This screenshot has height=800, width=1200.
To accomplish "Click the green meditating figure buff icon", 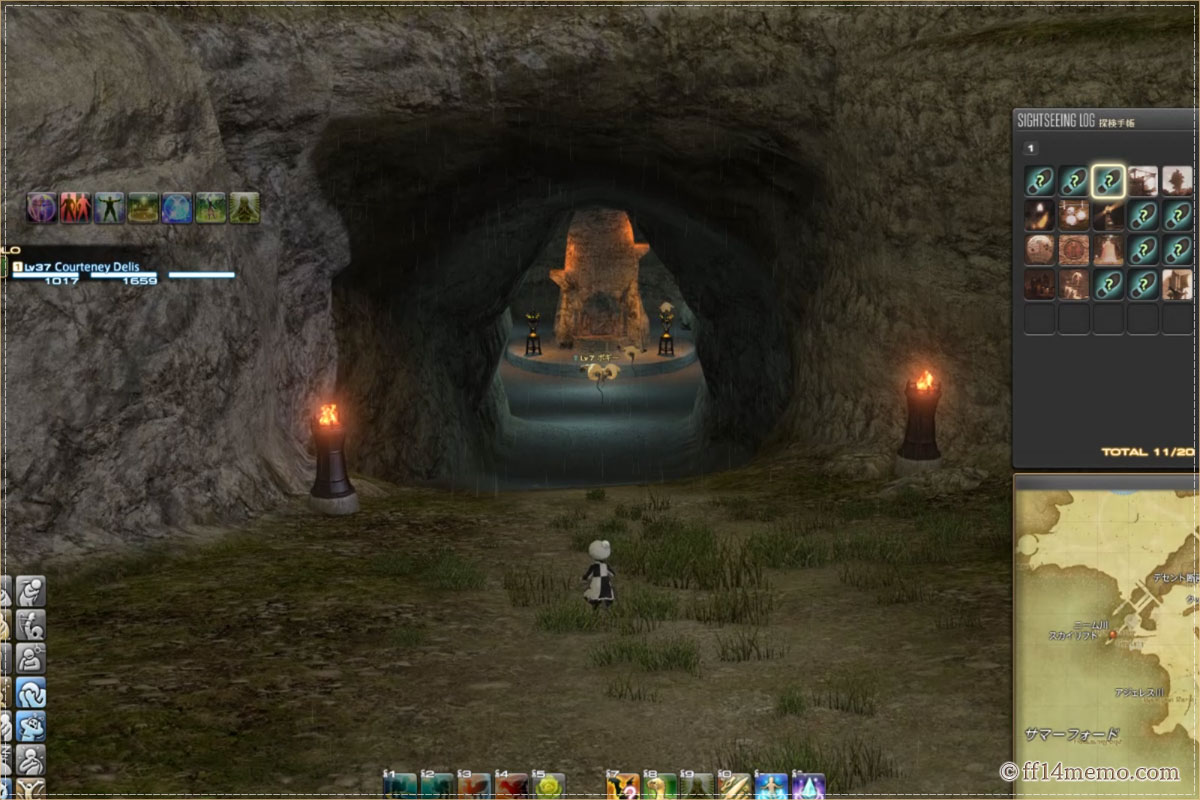I will coord(245,207).
